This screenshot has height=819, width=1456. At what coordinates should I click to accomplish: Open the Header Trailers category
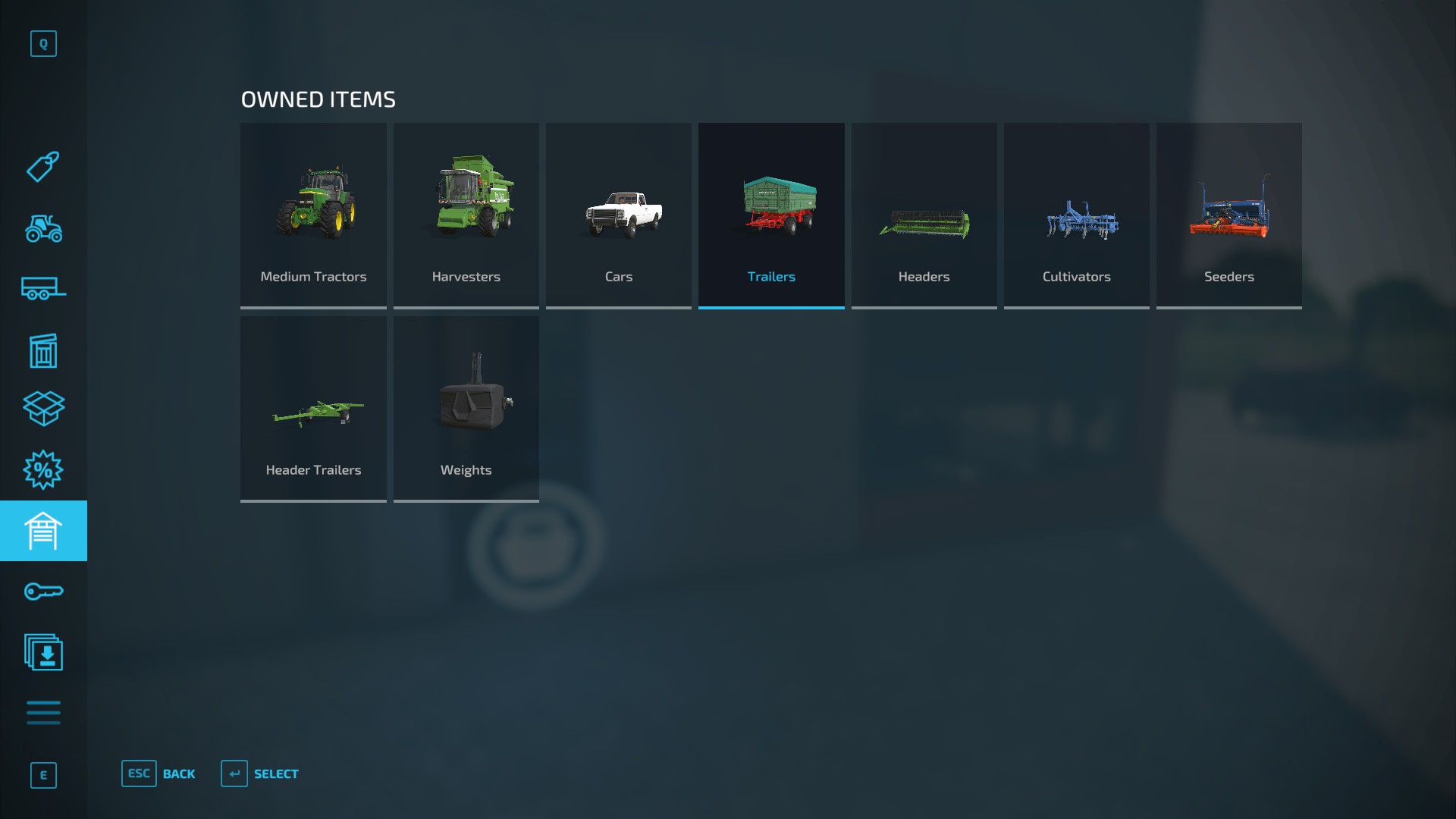pos(313,409)
